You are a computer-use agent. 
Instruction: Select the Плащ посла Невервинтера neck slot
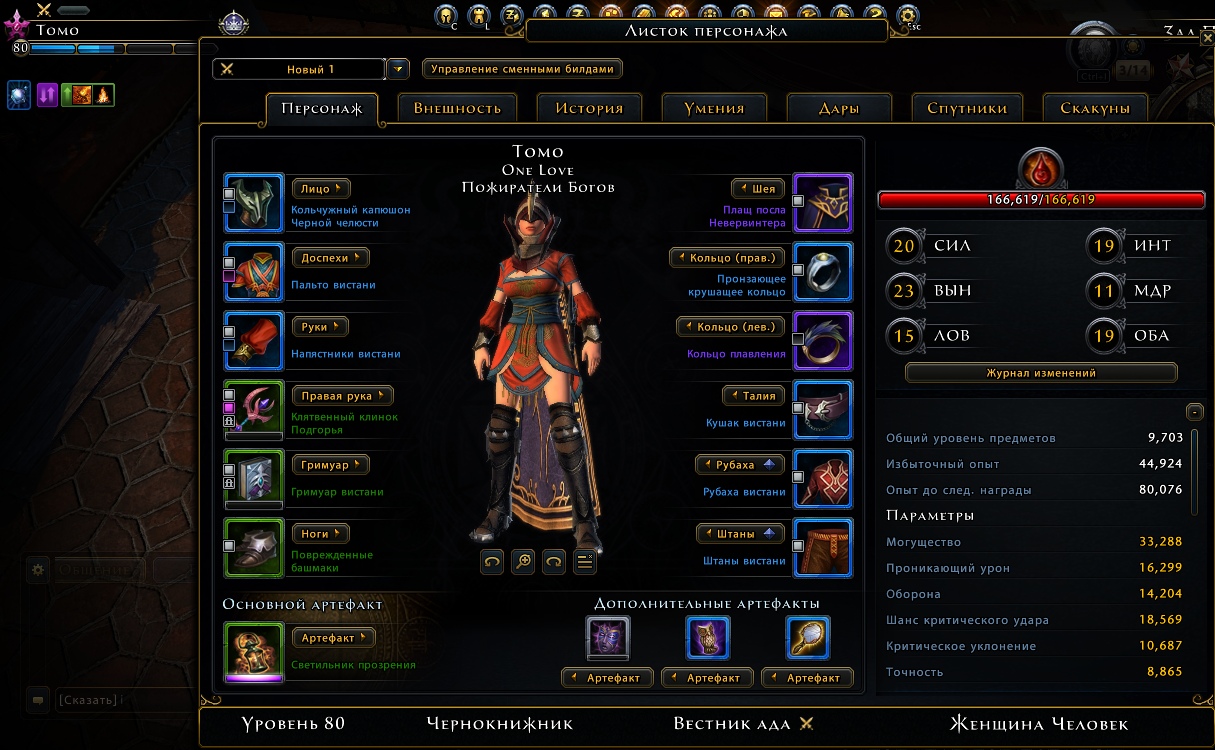(x=822, y=203)
